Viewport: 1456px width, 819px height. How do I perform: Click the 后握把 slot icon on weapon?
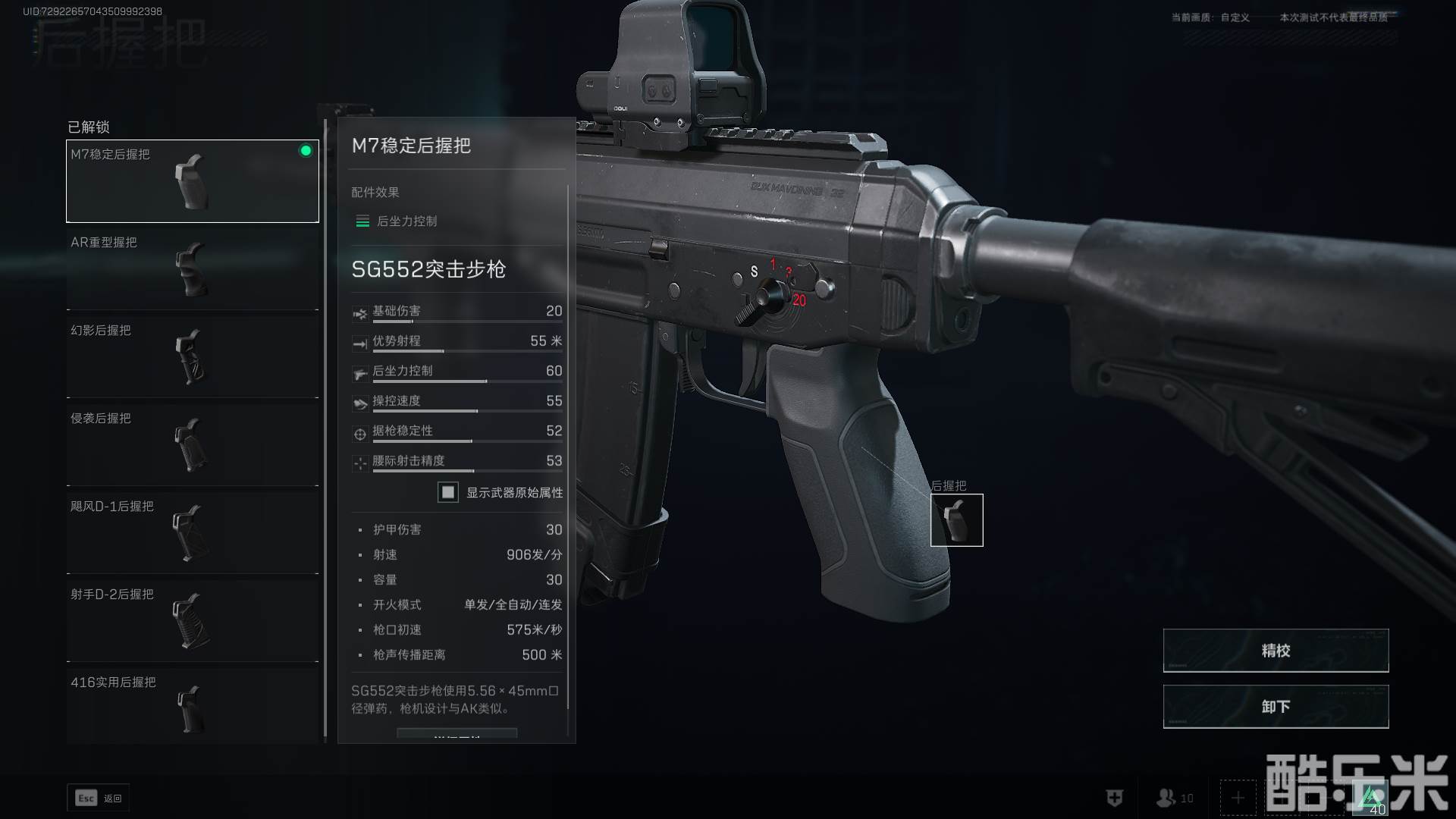pos(956,520)
